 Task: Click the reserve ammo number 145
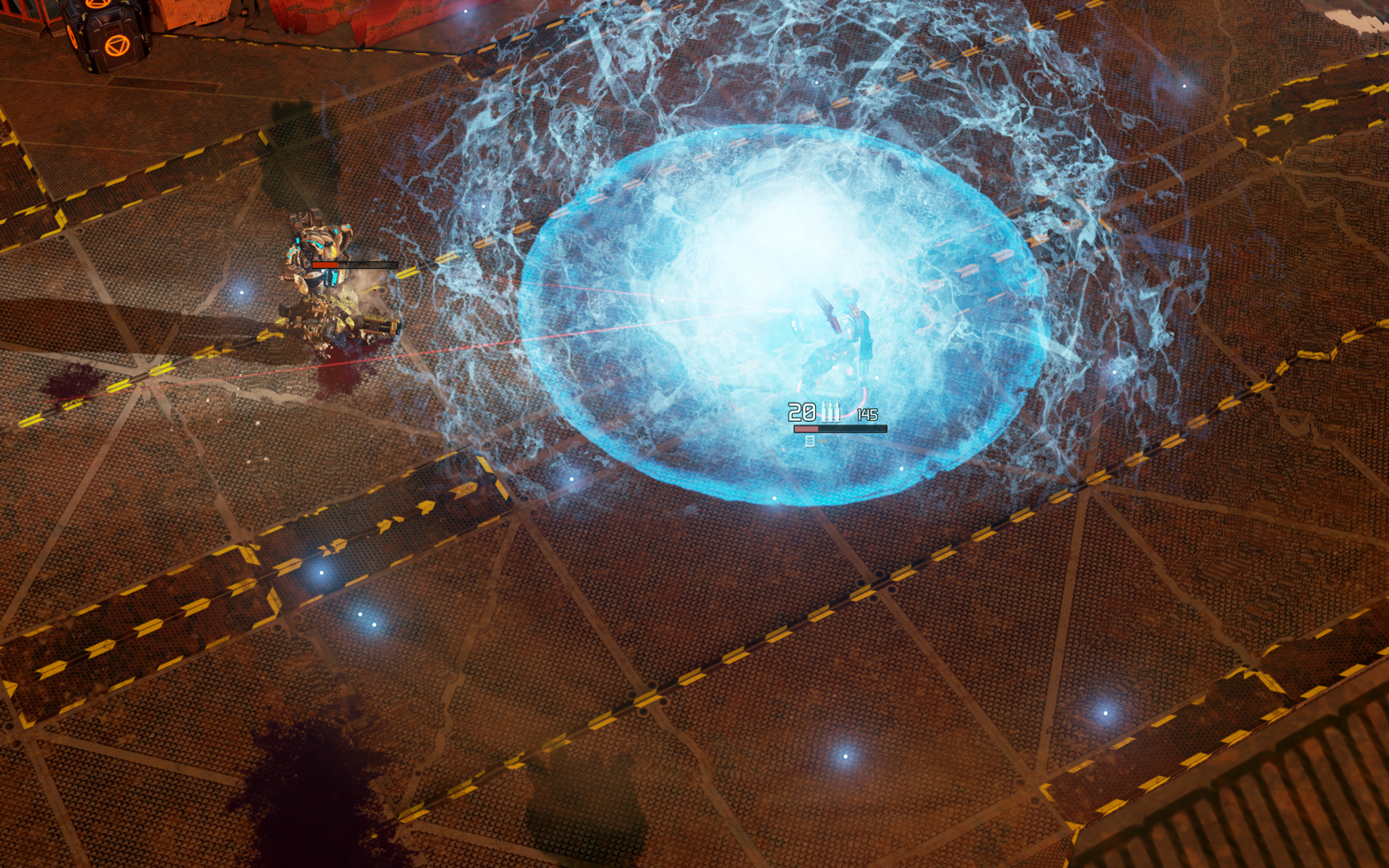(868, 415)
